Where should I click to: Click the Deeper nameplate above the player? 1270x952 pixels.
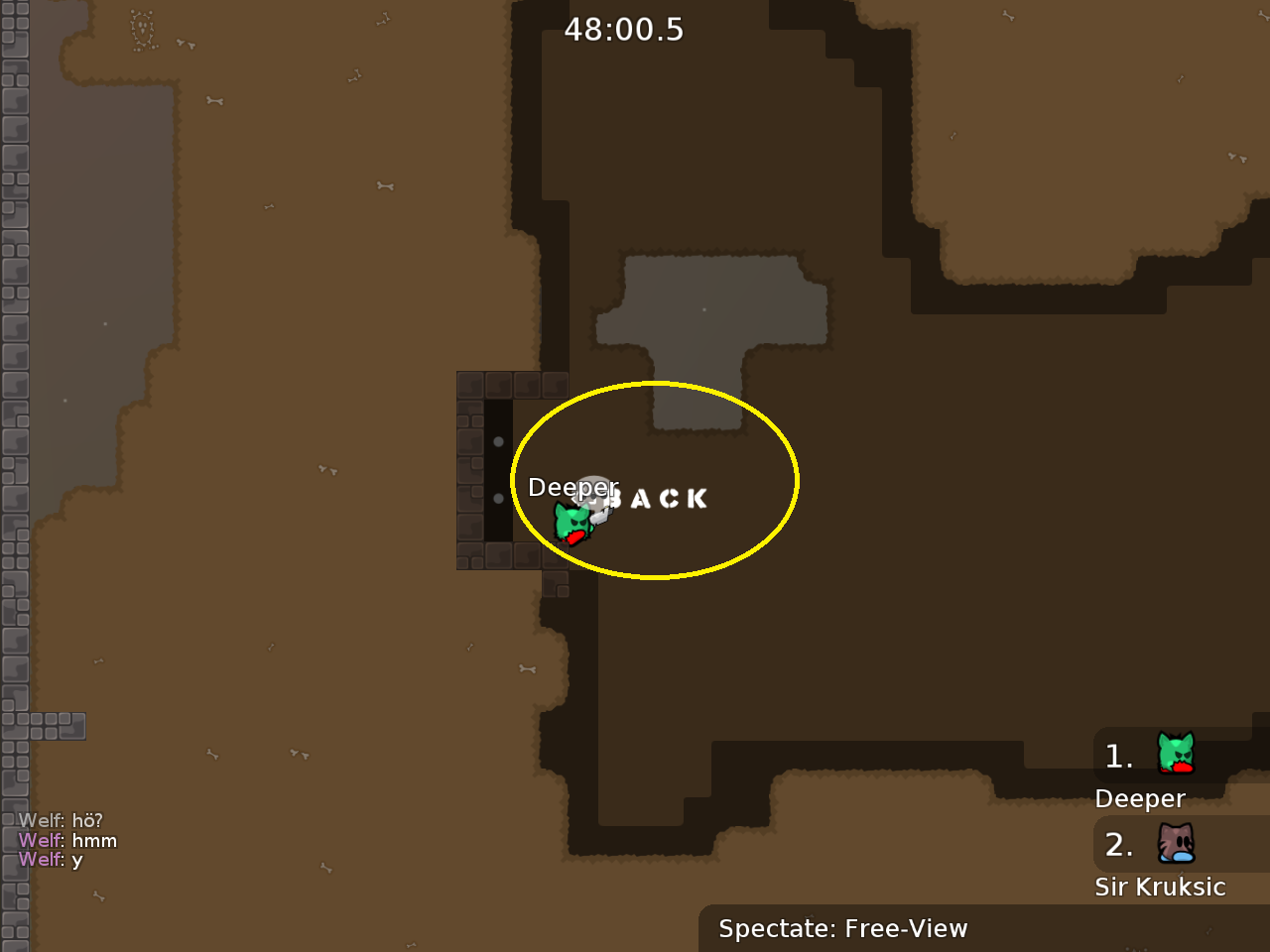pos(573,488)
